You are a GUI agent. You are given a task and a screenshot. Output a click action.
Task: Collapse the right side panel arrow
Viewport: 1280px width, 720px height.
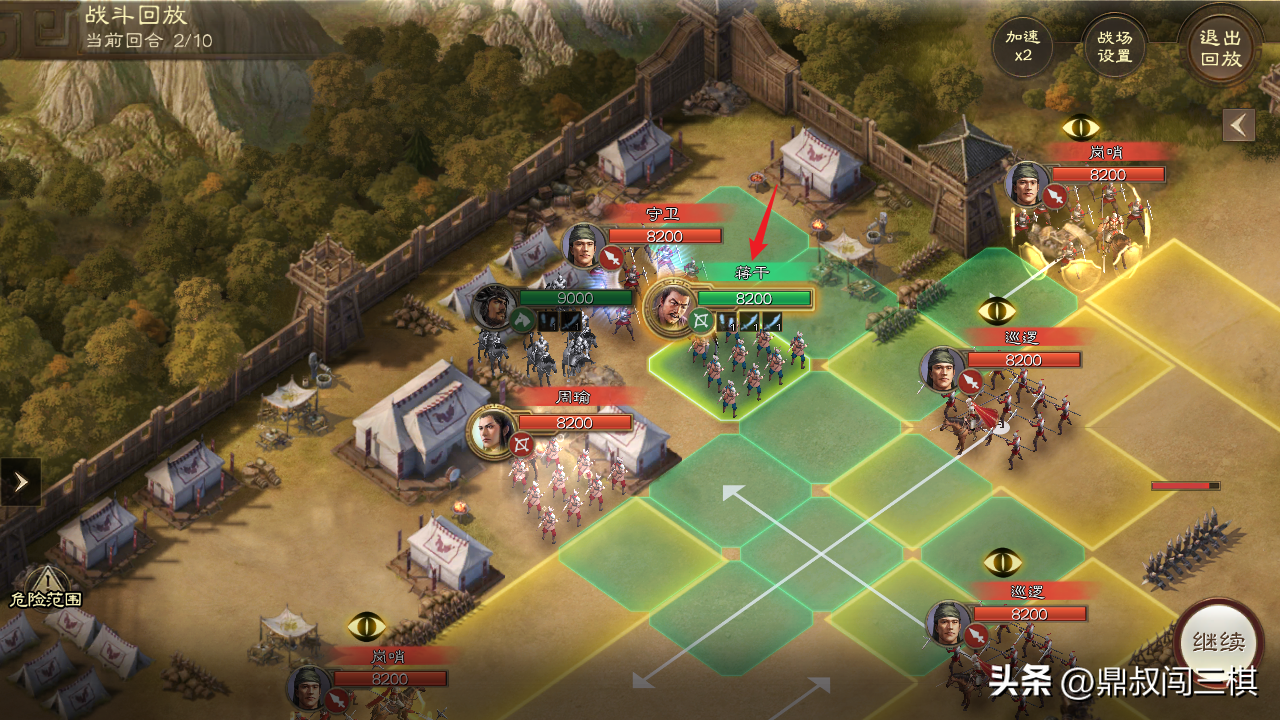[x=1240, y=125]
